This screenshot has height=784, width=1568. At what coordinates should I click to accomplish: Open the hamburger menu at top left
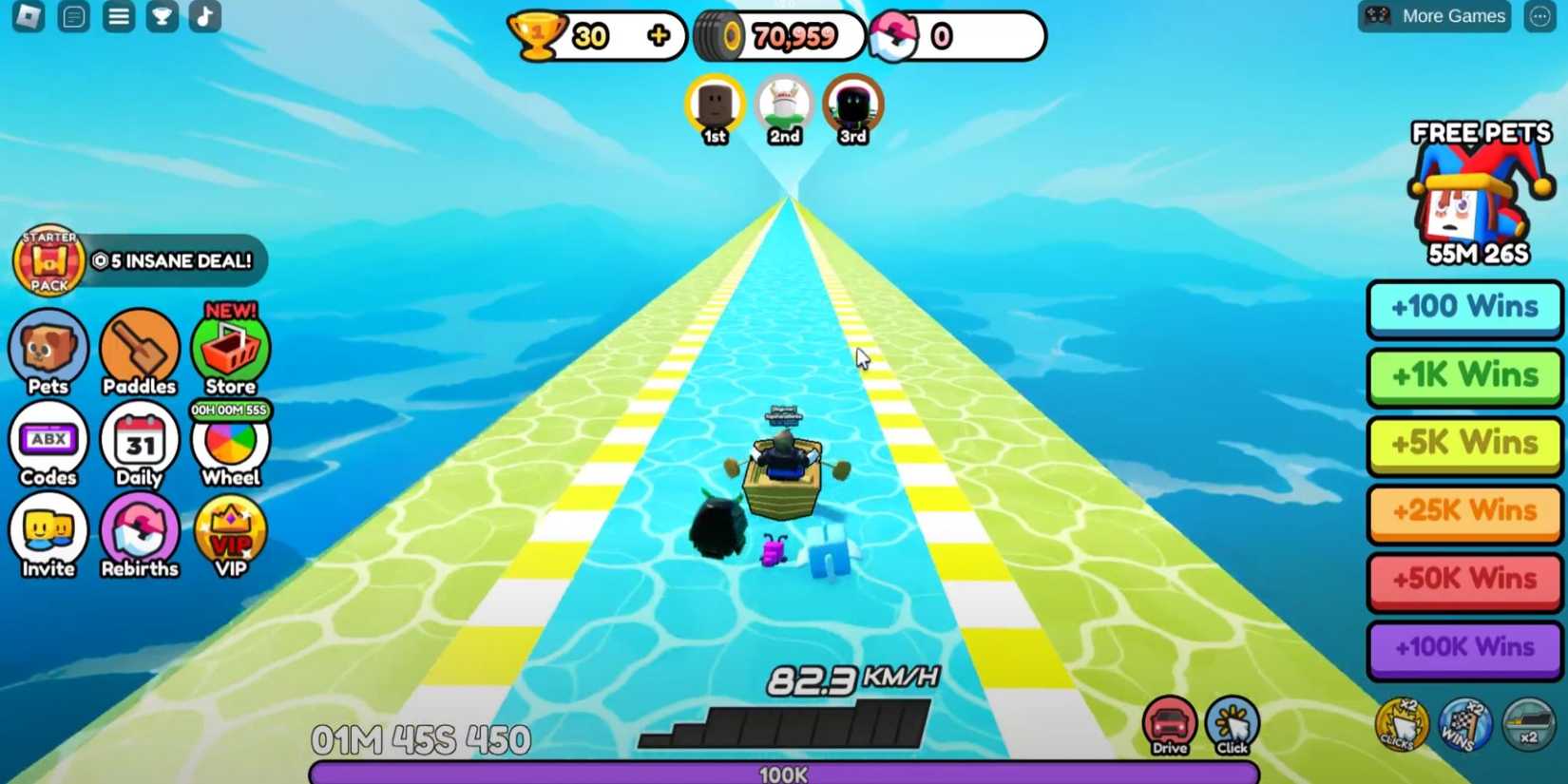click(x=118, y=15)
